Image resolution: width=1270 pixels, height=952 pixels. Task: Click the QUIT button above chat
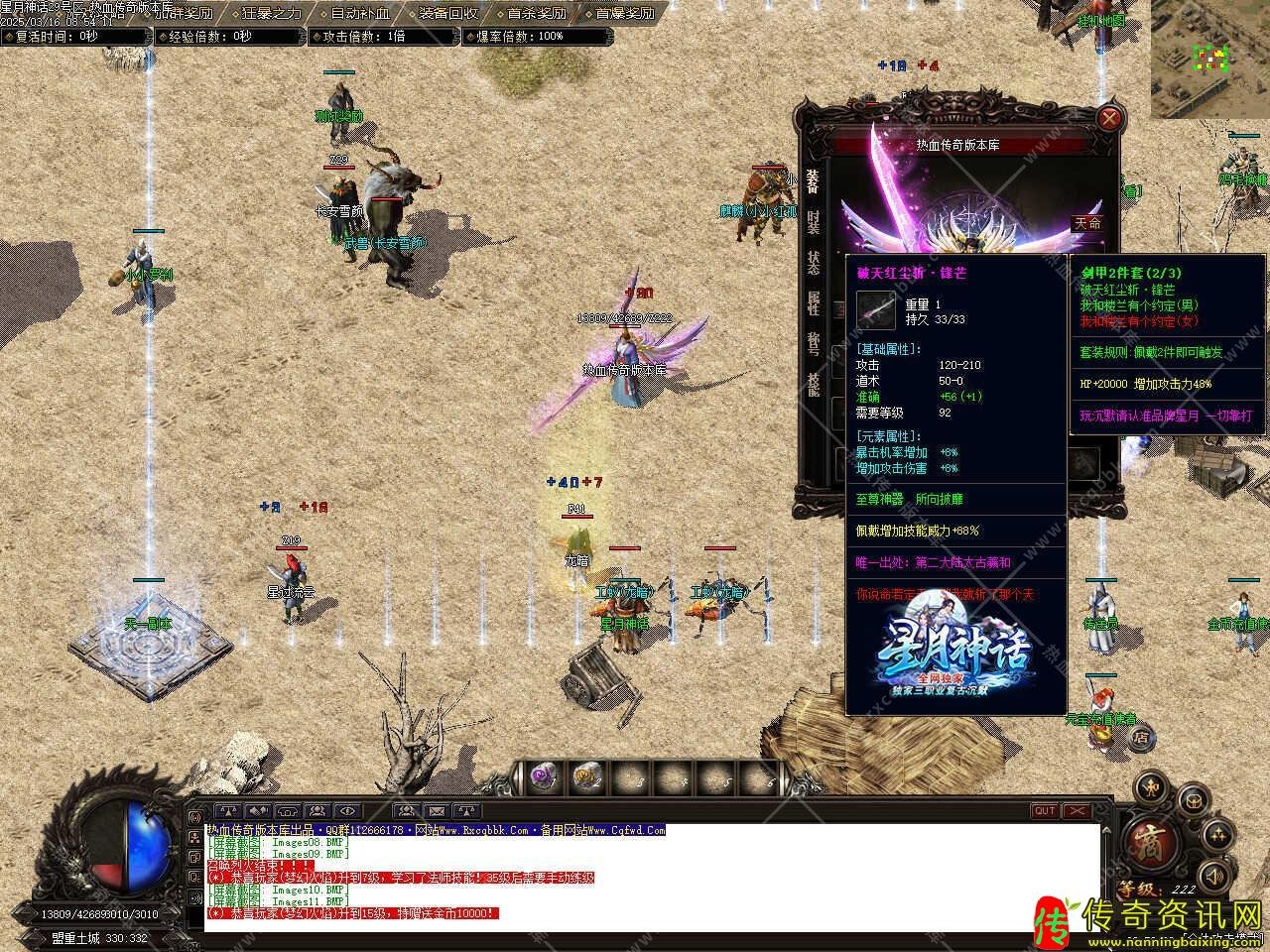click(1045, 811)
